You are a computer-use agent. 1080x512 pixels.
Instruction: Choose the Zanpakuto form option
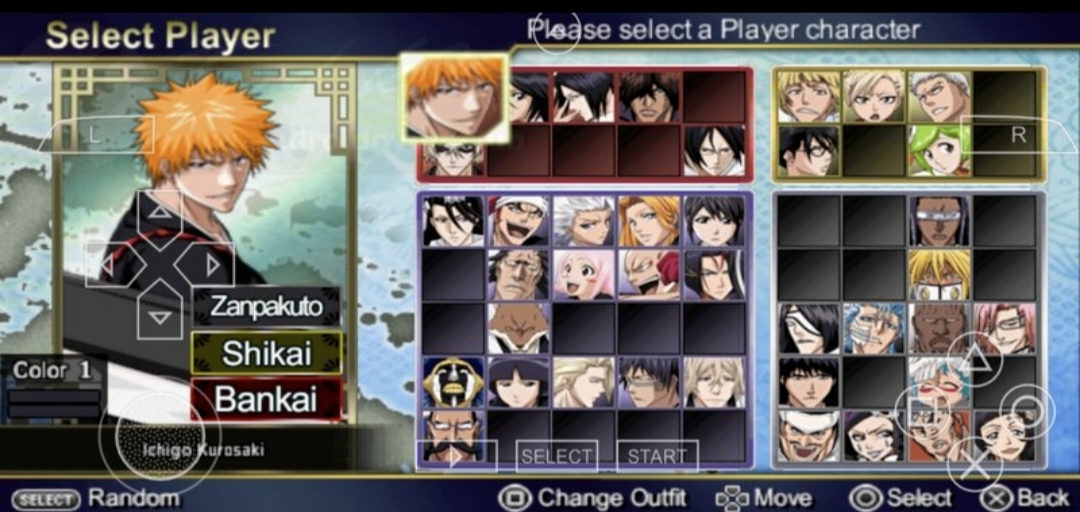[266, 306]
